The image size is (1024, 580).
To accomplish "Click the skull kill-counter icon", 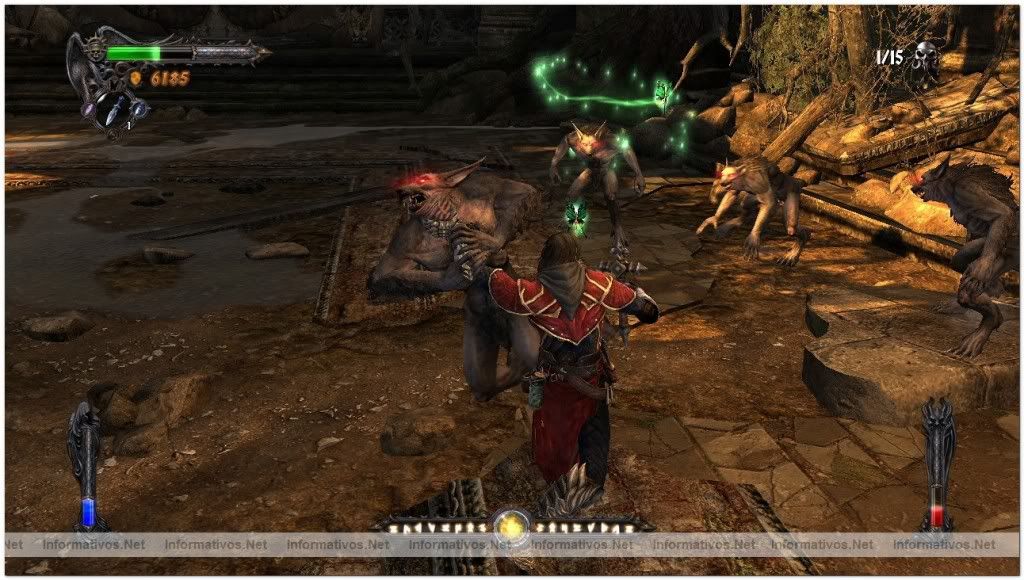I will click(x=926, y=56).
